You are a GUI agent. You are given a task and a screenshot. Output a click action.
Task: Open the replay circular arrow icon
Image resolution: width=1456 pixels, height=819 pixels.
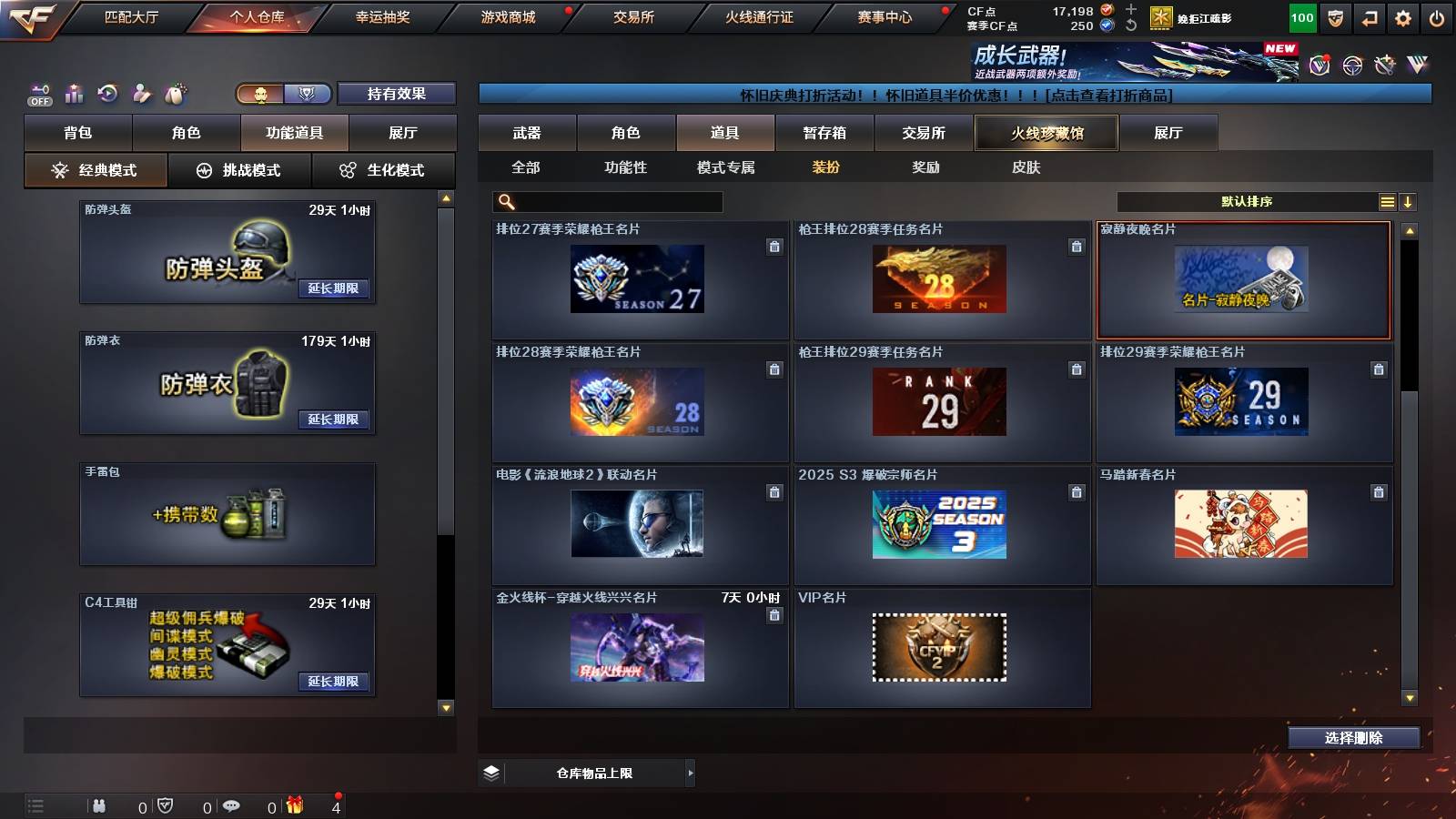pyautogui.click(x=107, y=92)
